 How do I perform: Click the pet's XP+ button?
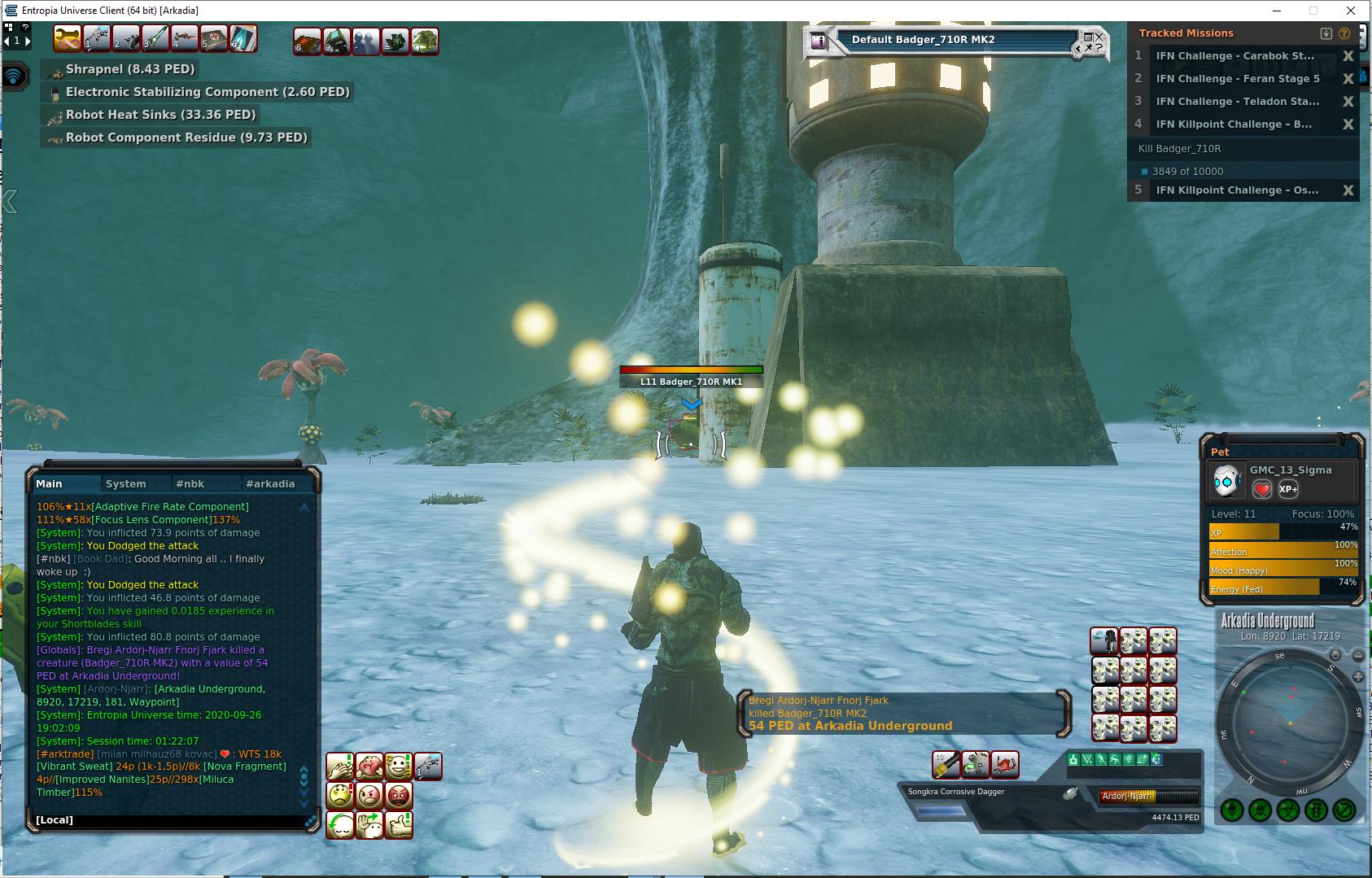click(x=1288, y=489)
